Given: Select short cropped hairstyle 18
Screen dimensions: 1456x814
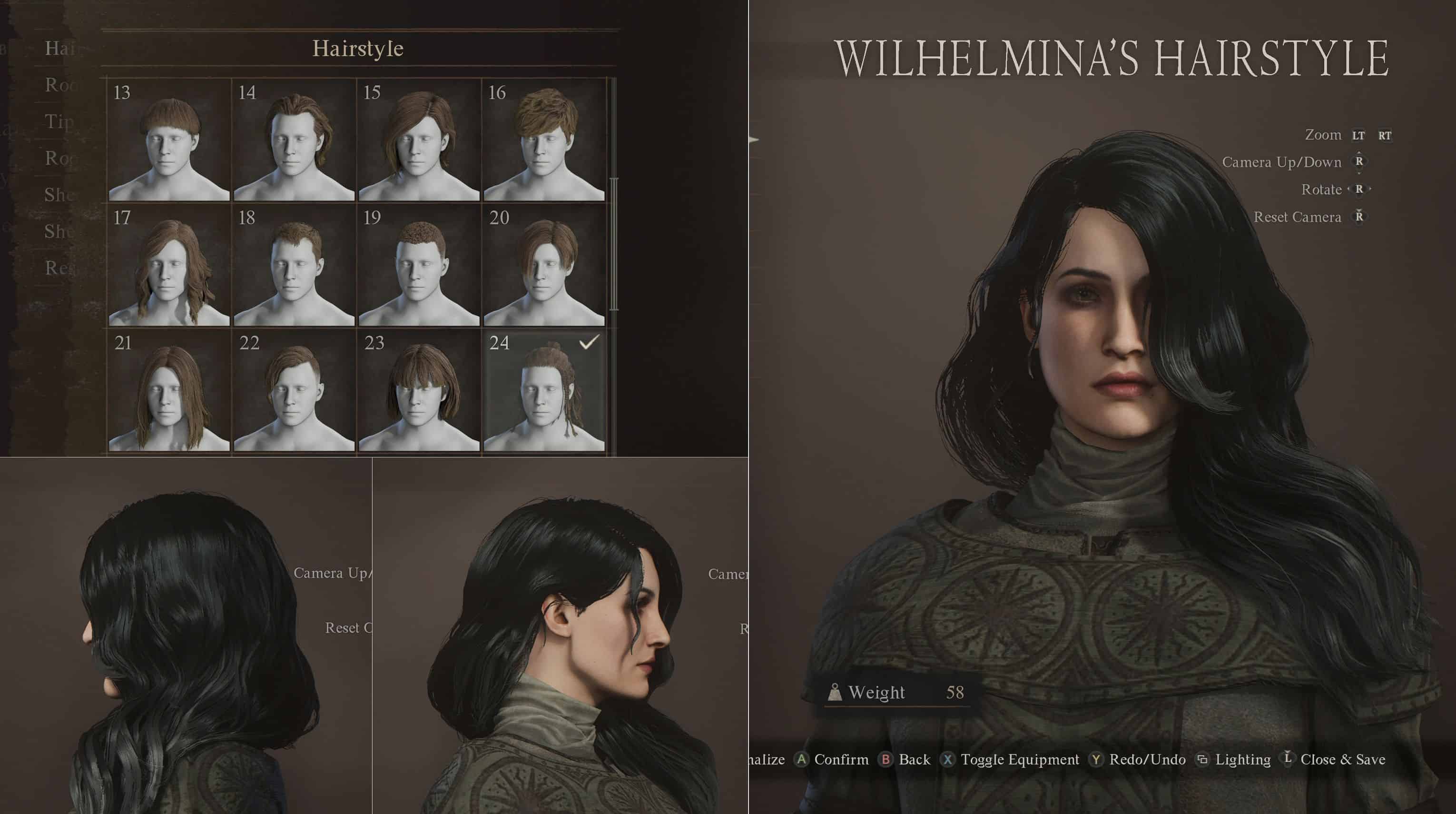Looking at the screenshot, I should click(294, 265).
